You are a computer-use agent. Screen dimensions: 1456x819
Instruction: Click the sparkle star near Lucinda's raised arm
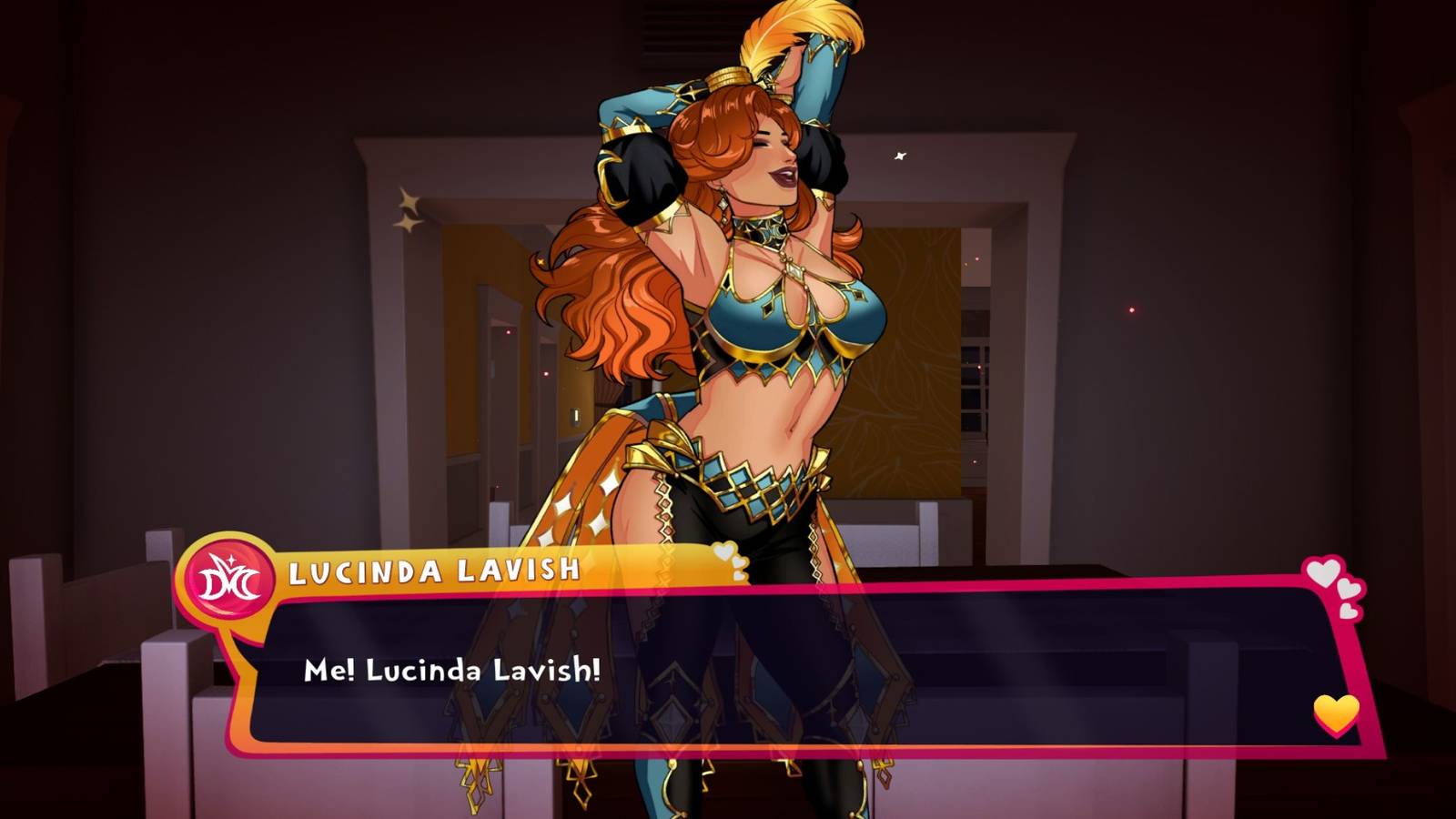click(x=902, y=155)
